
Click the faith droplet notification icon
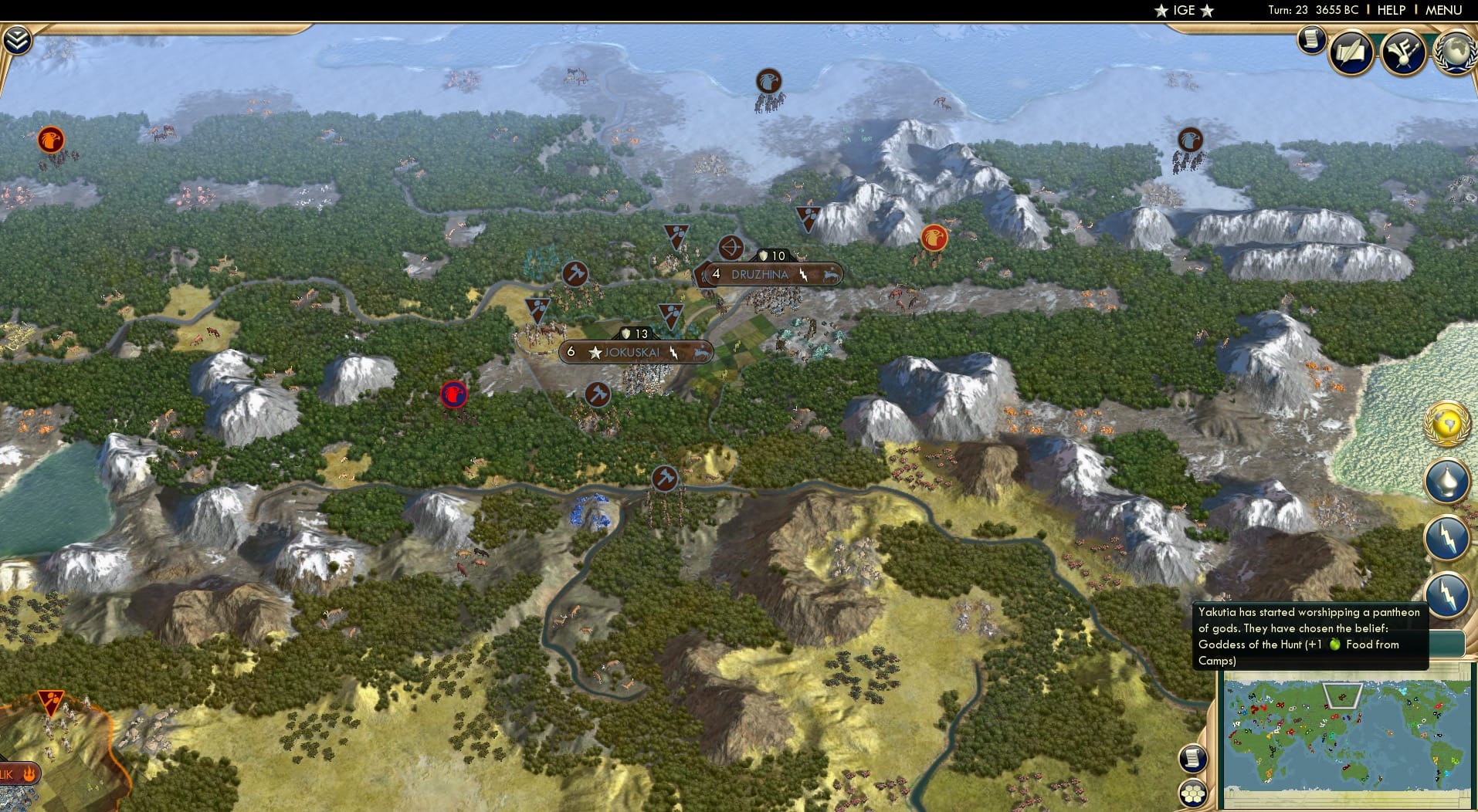tap(1447, 480)
